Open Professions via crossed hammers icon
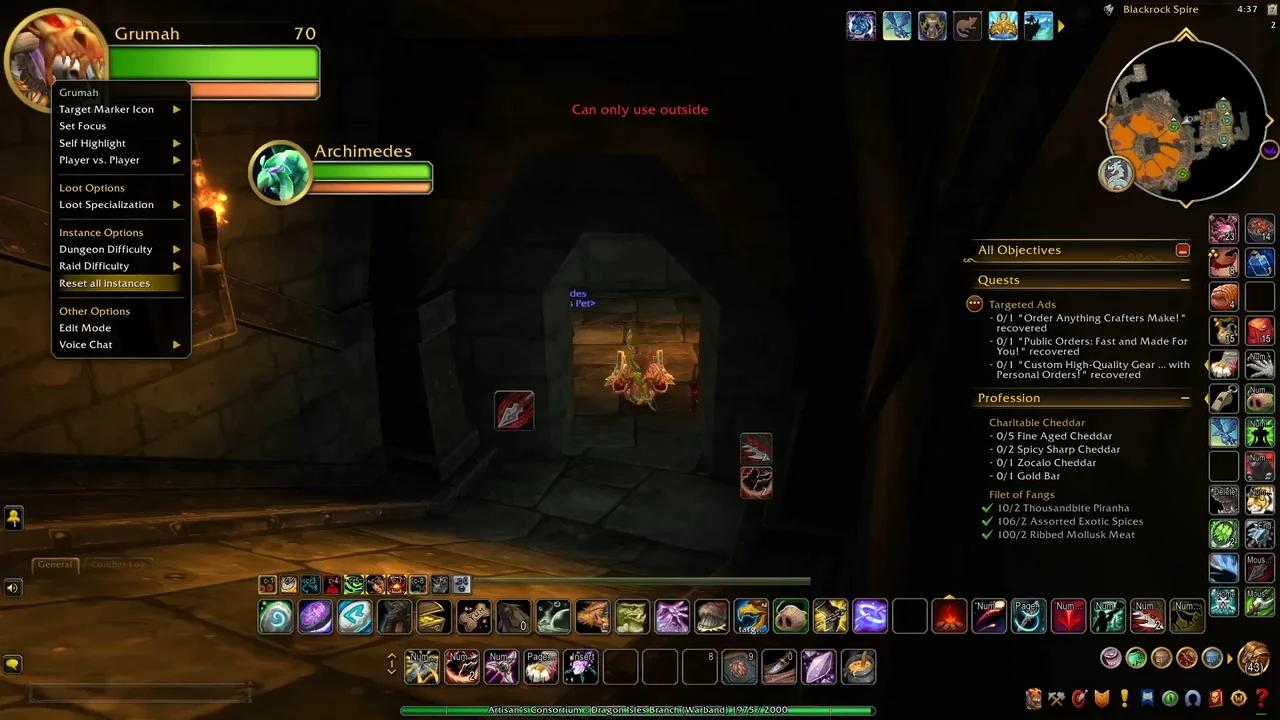 click(x=1055, y=698)
